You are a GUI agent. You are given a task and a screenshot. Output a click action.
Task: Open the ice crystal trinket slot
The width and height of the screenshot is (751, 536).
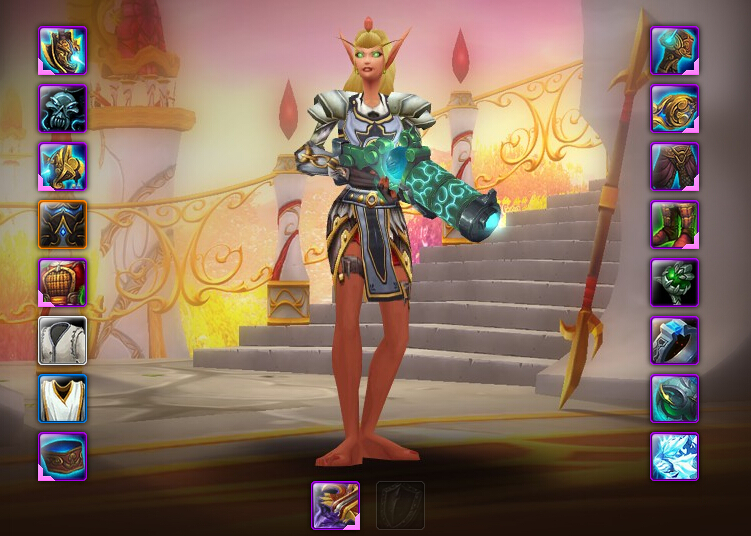tap(675, 457)
